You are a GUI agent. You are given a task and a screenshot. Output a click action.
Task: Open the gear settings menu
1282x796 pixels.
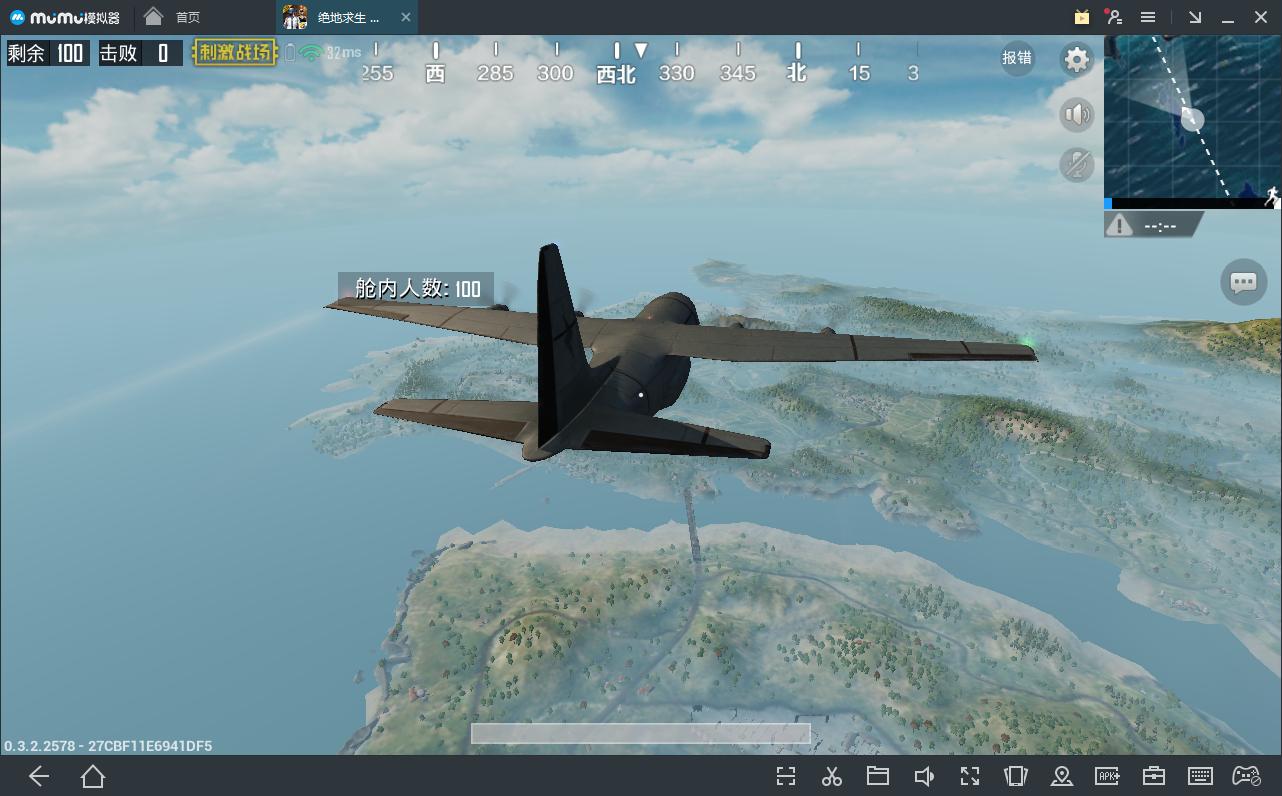pos(1076,60)
